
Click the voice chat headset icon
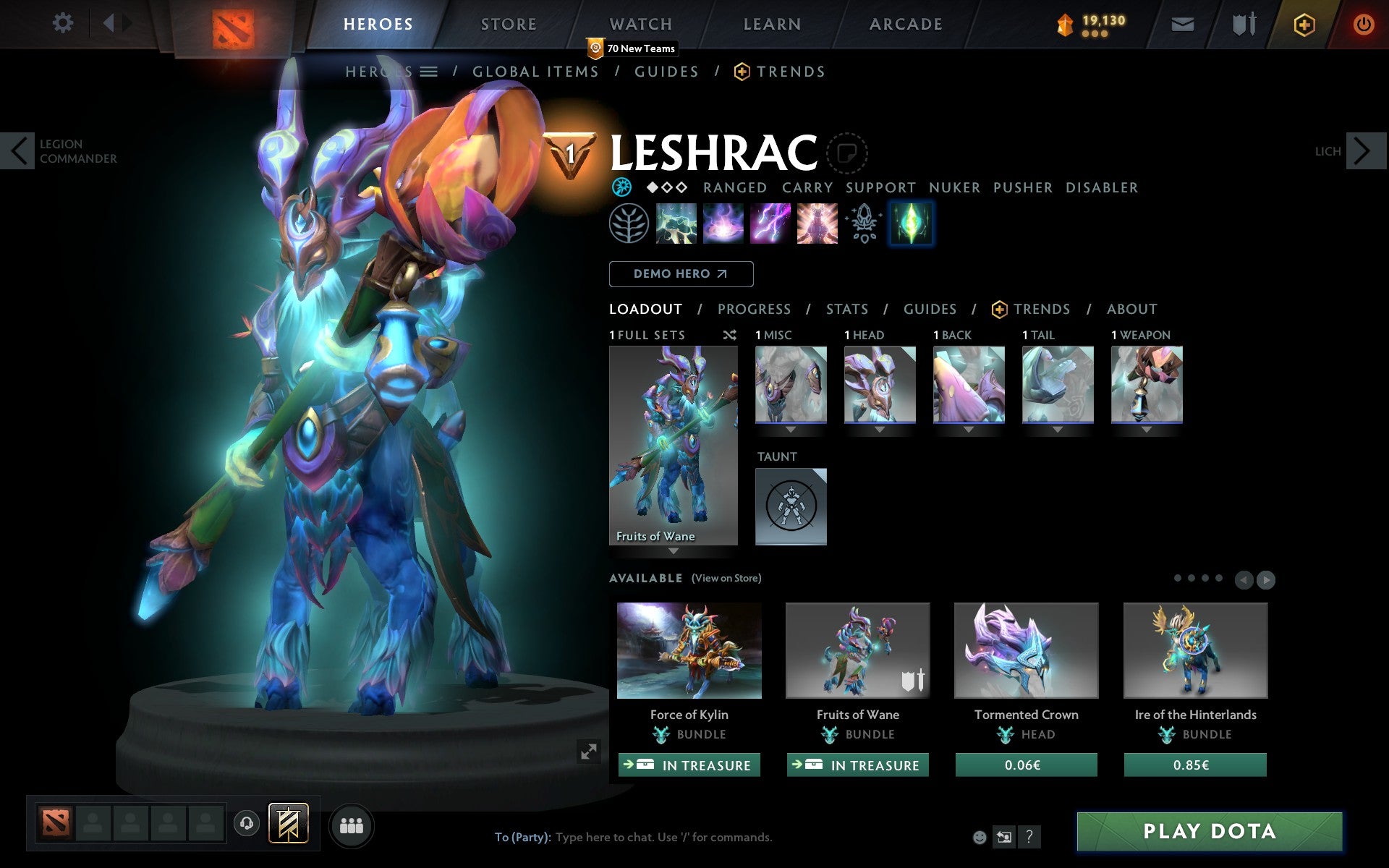coord(248,822)
